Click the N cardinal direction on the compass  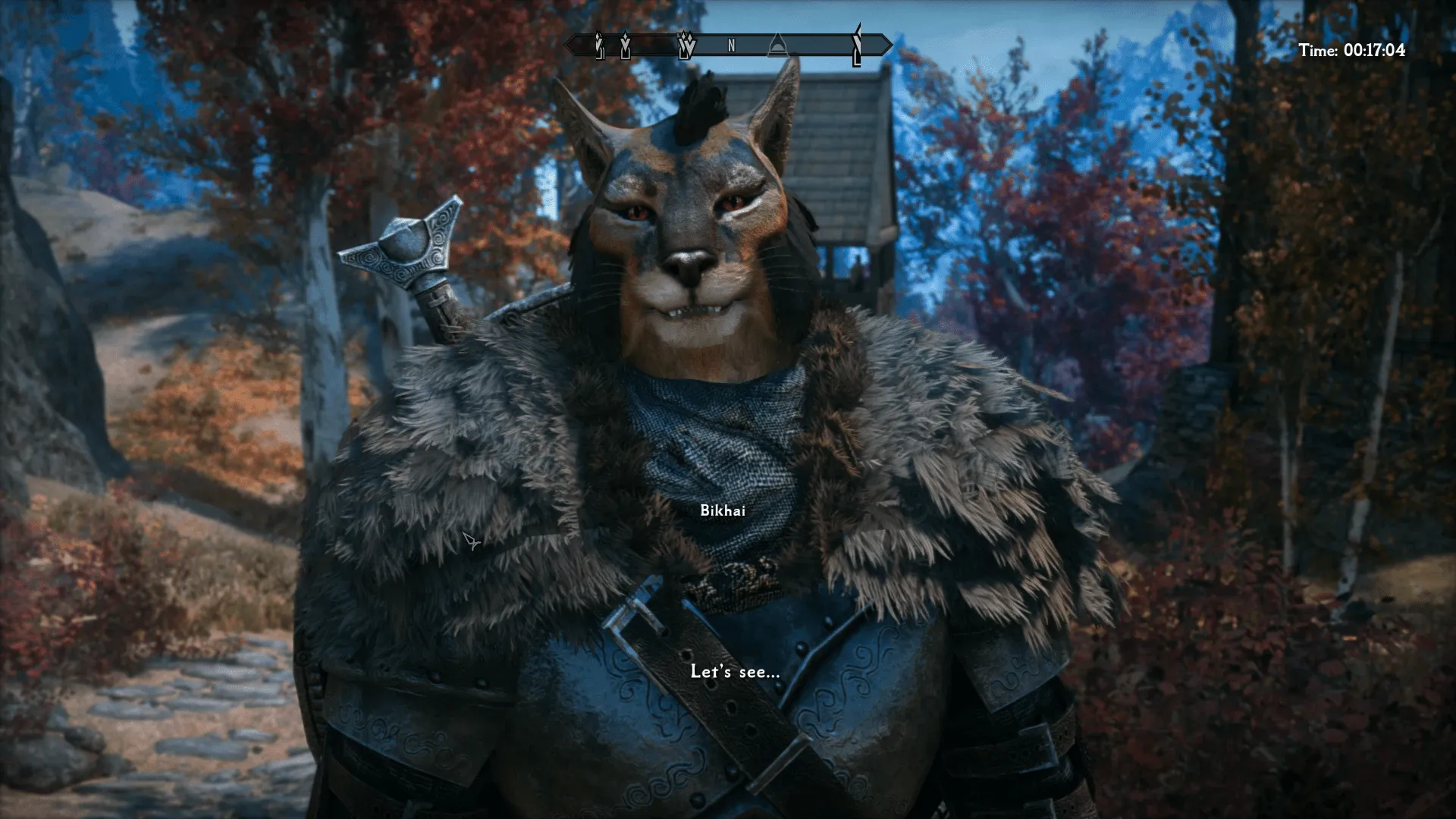point(730,47)
